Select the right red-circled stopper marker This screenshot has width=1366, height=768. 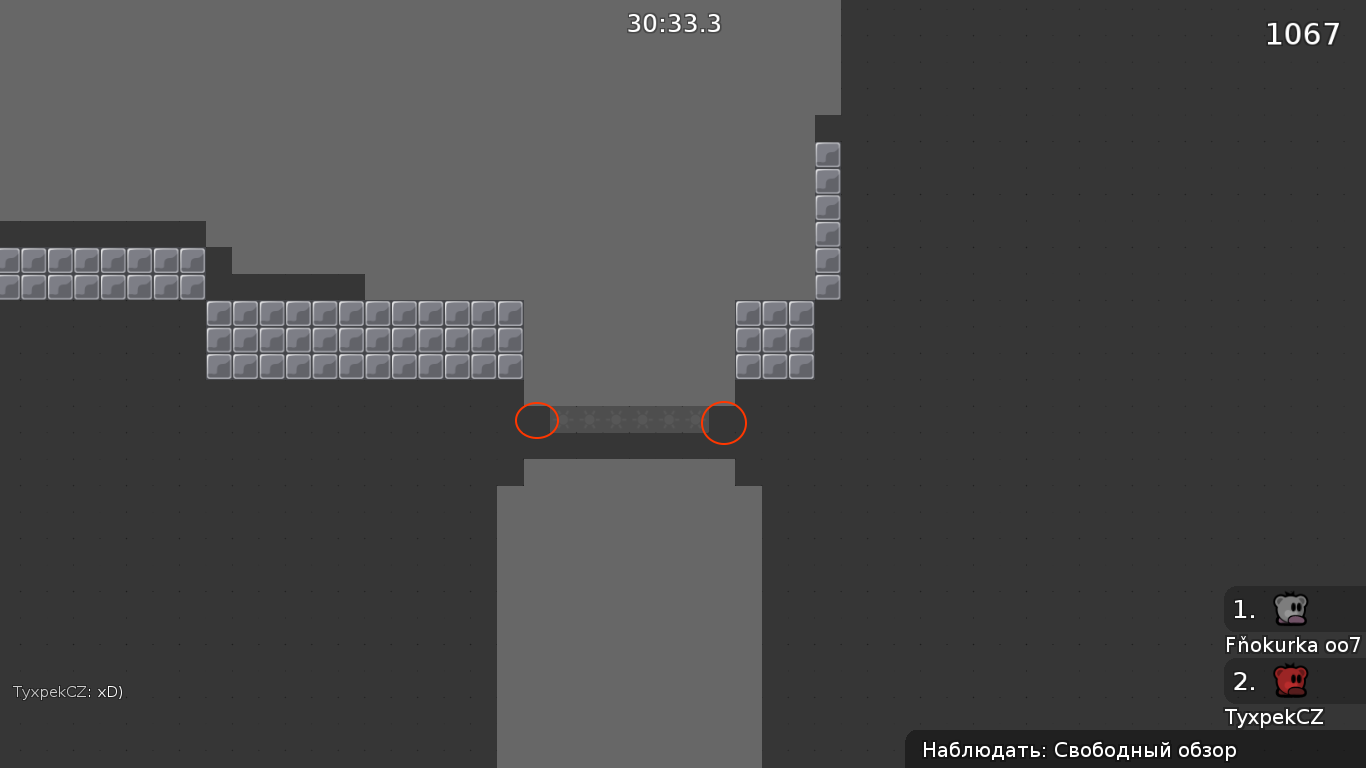pyautogui.click(x=723, y=423)
